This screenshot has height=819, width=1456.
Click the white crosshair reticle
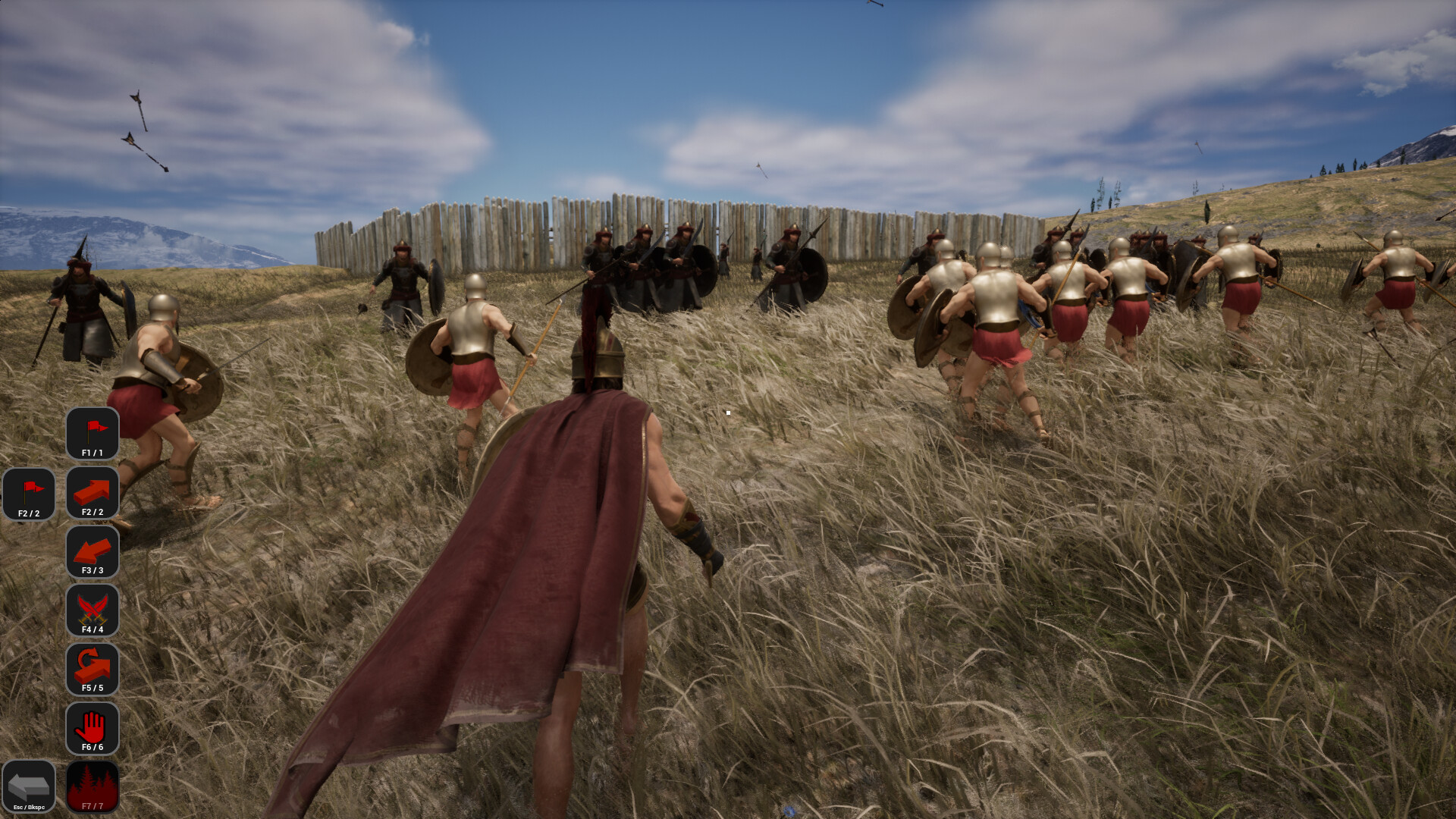(728, 412)
